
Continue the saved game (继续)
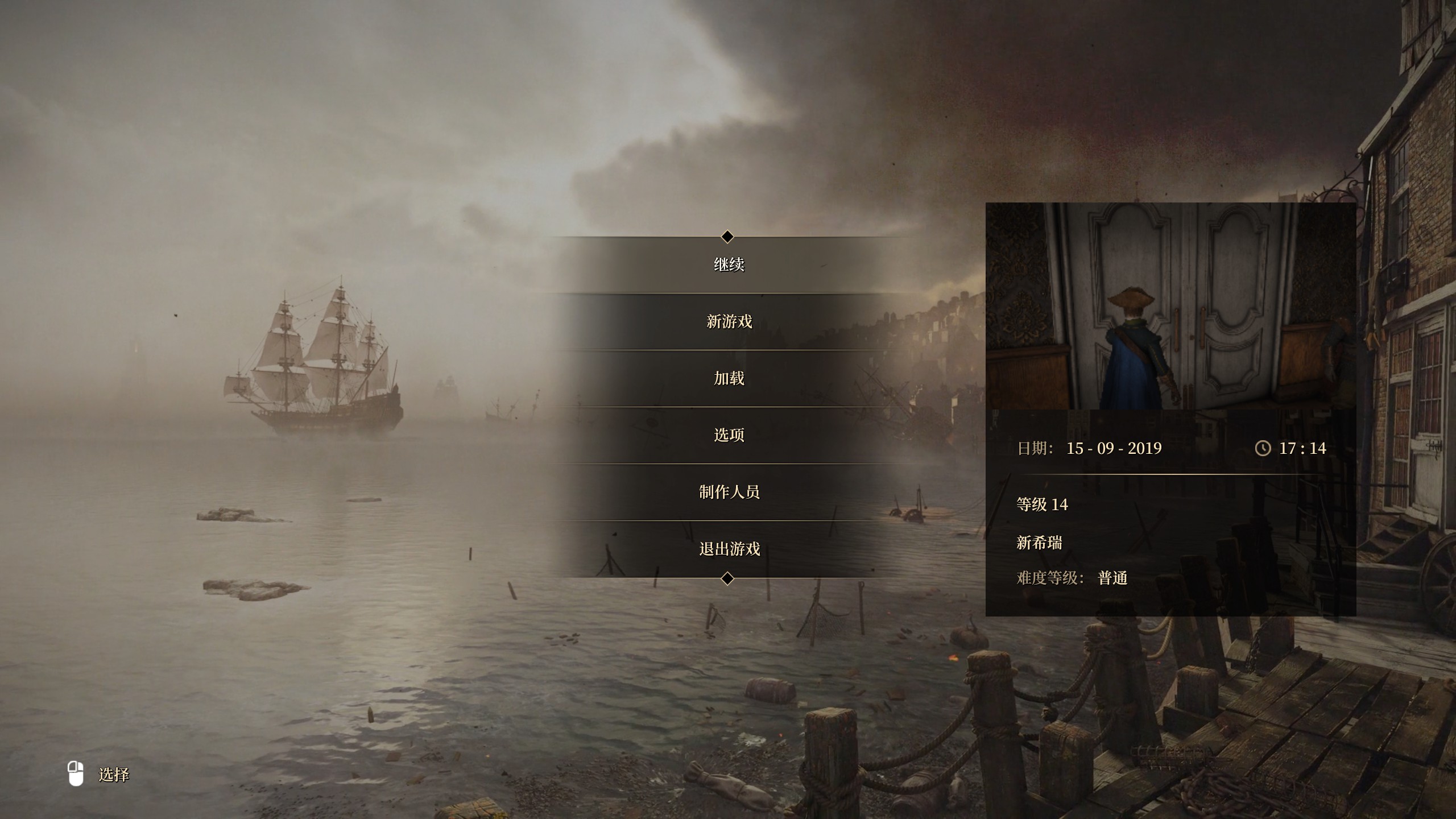pyautogui.click(x=729, y=264)
